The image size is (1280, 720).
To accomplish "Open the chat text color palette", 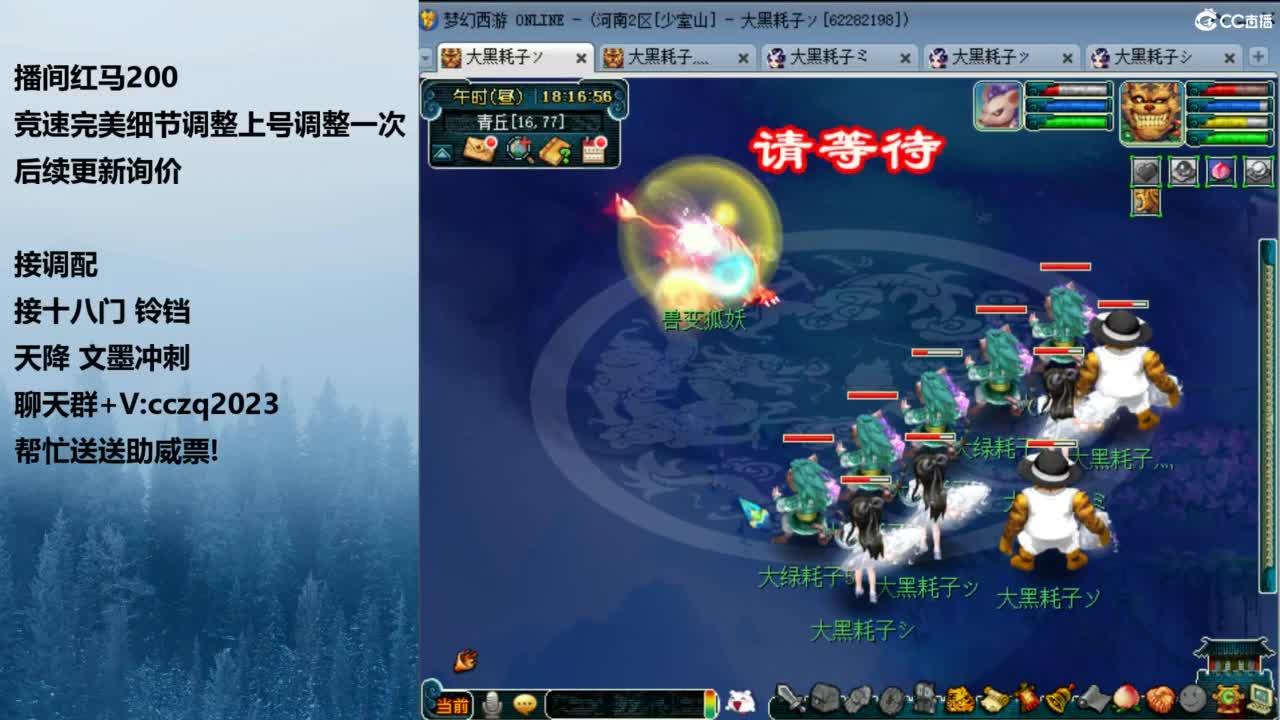I will [710, 703].
